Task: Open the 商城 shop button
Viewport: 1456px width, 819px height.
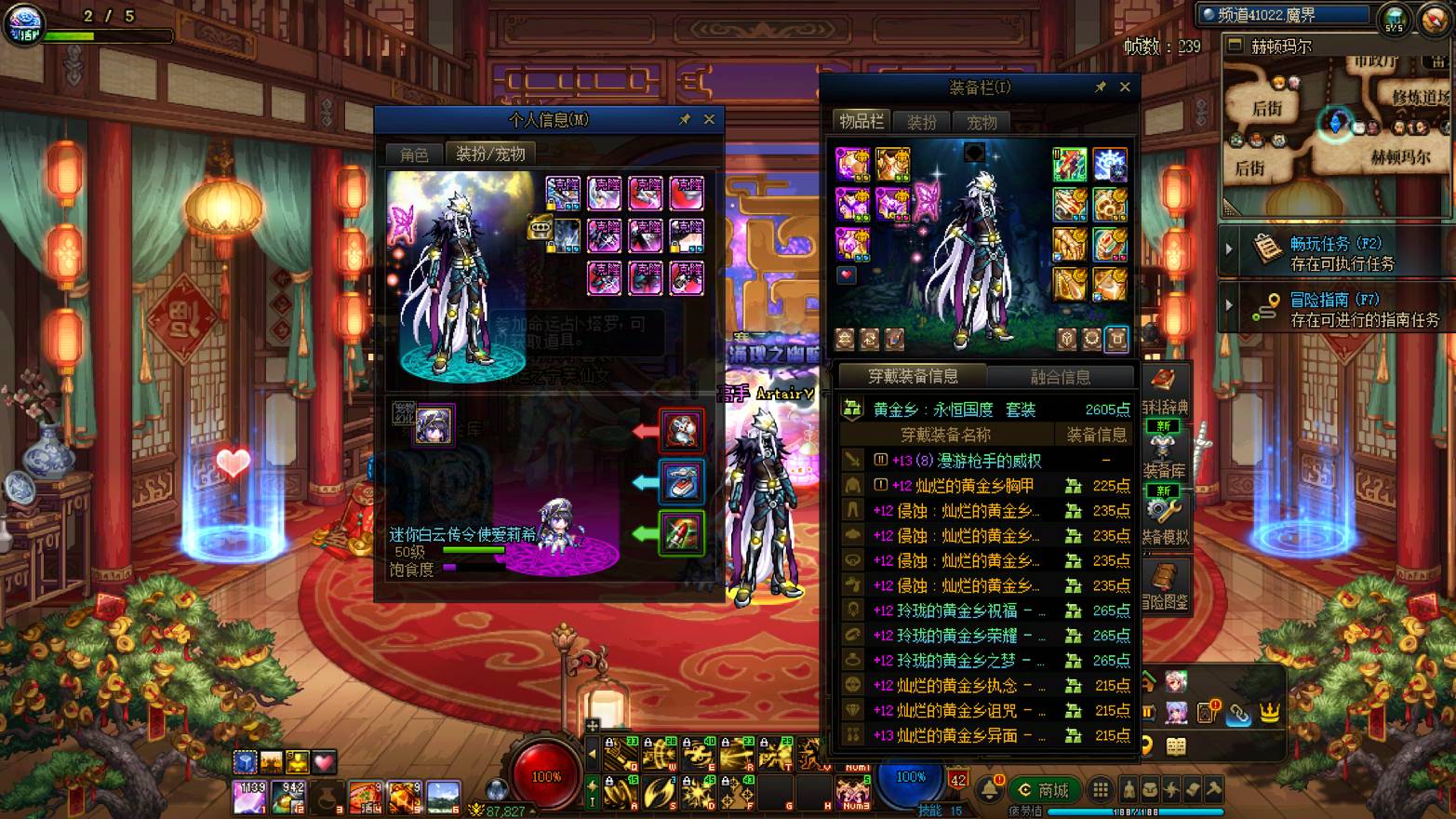Action: (1044, 790)
